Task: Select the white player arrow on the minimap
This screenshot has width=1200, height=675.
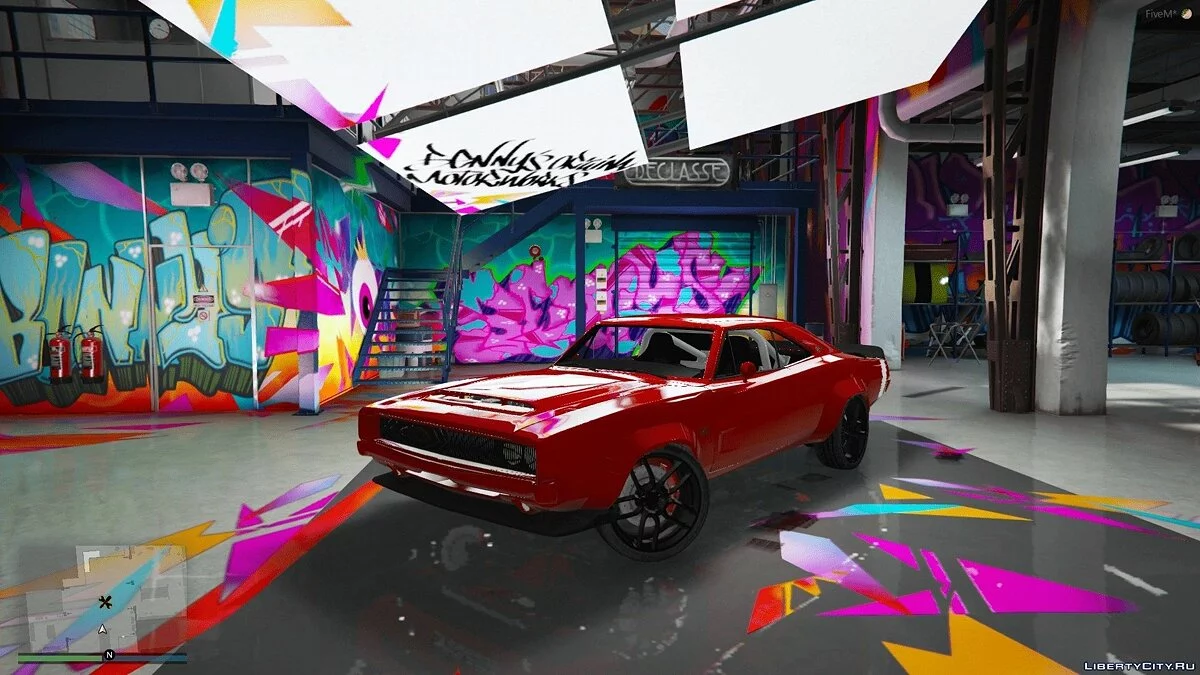Action: coord(102,629)
